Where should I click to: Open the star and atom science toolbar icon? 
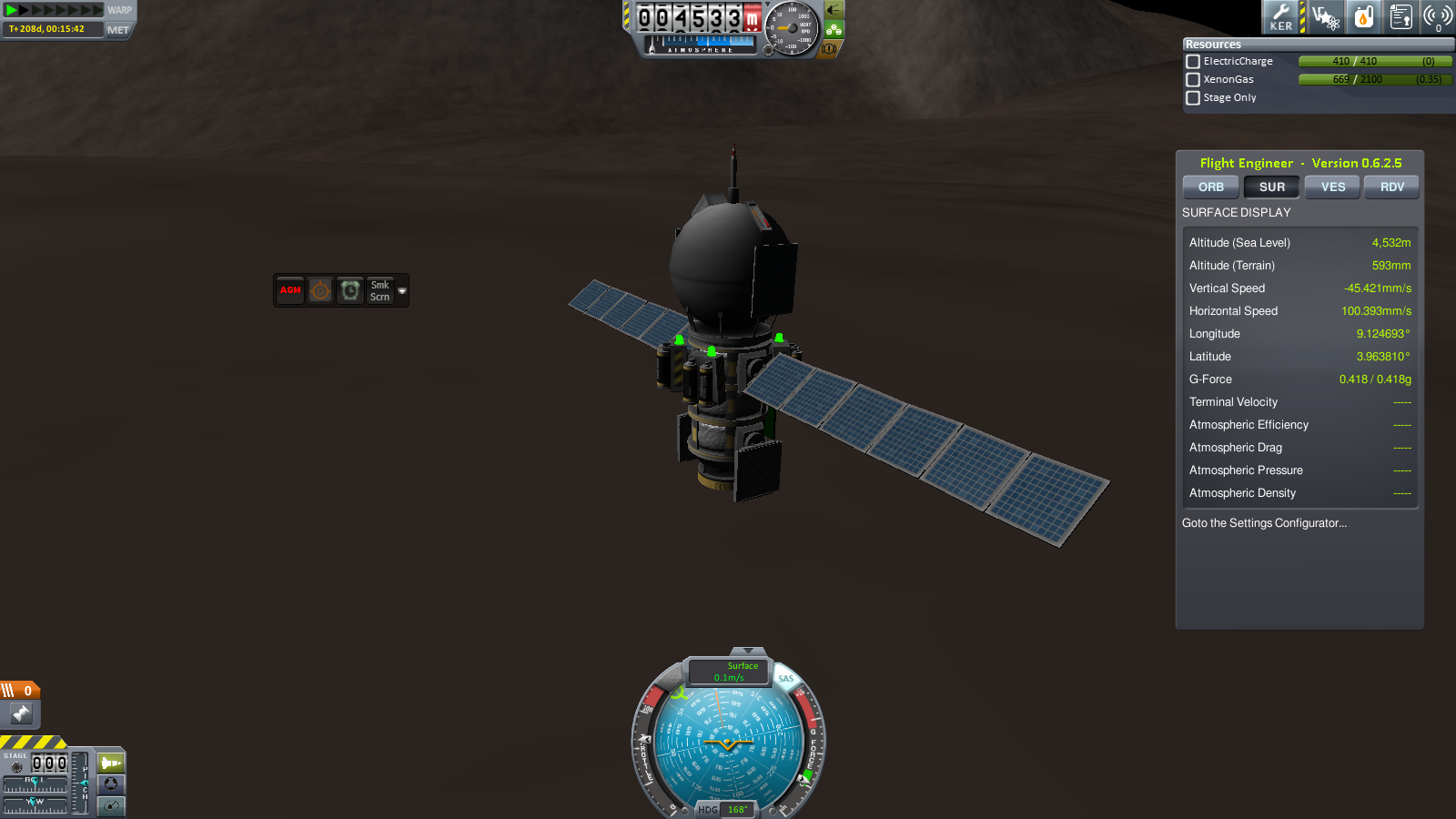tap(1325, 16)
